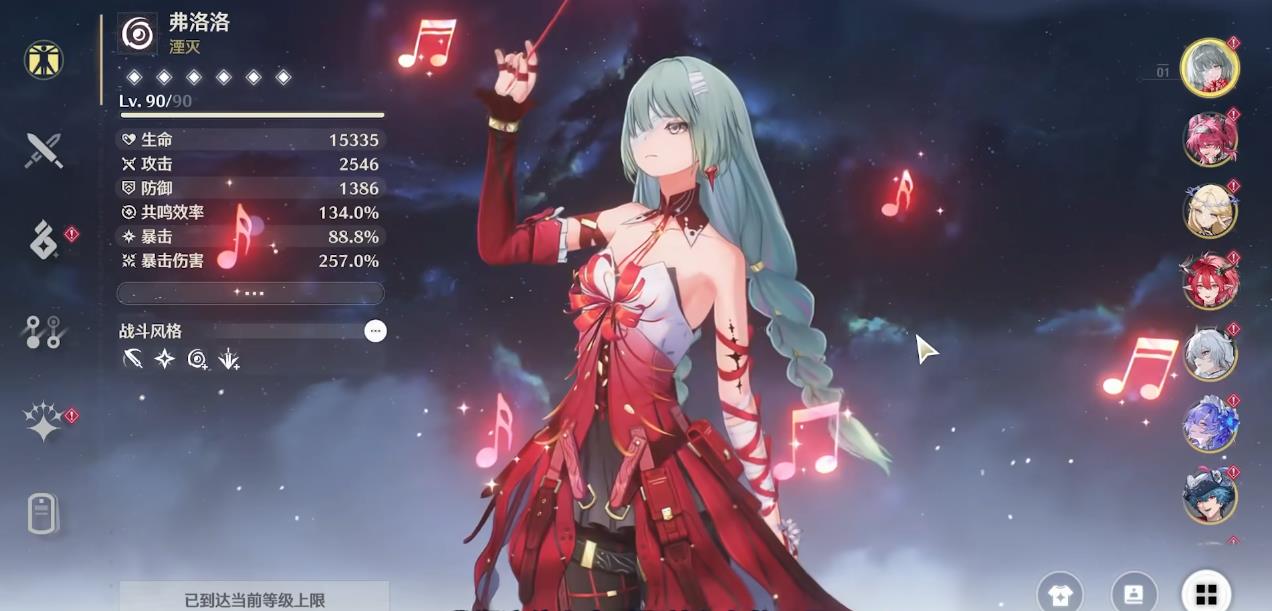Image resolution: width=1272 pixels, height=611 pixels.
Task: Switch to the skill tree nodes tab
Action: click(44, 332)
